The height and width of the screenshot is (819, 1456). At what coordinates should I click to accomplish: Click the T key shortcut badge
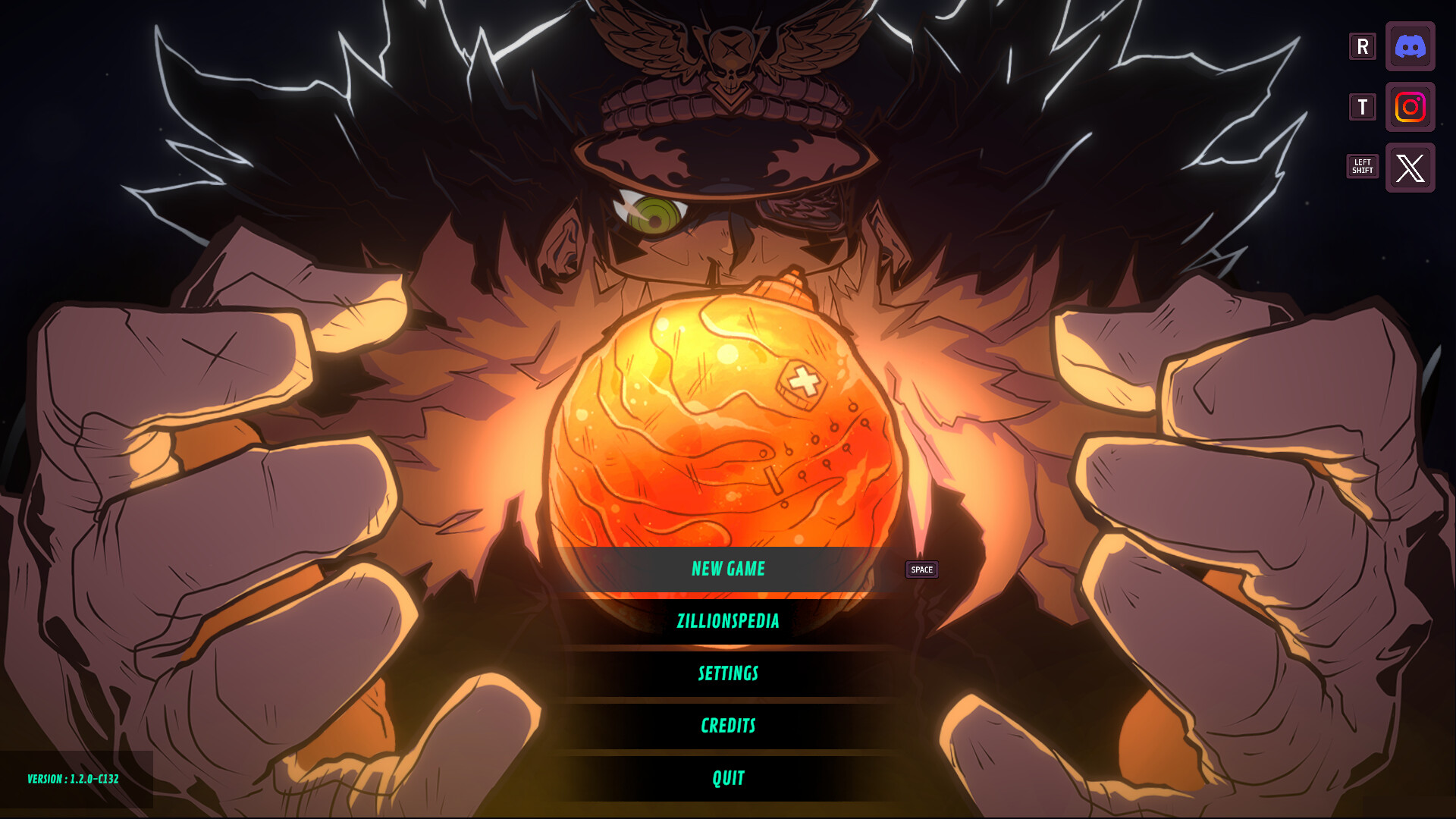[x=1362, y=107]
